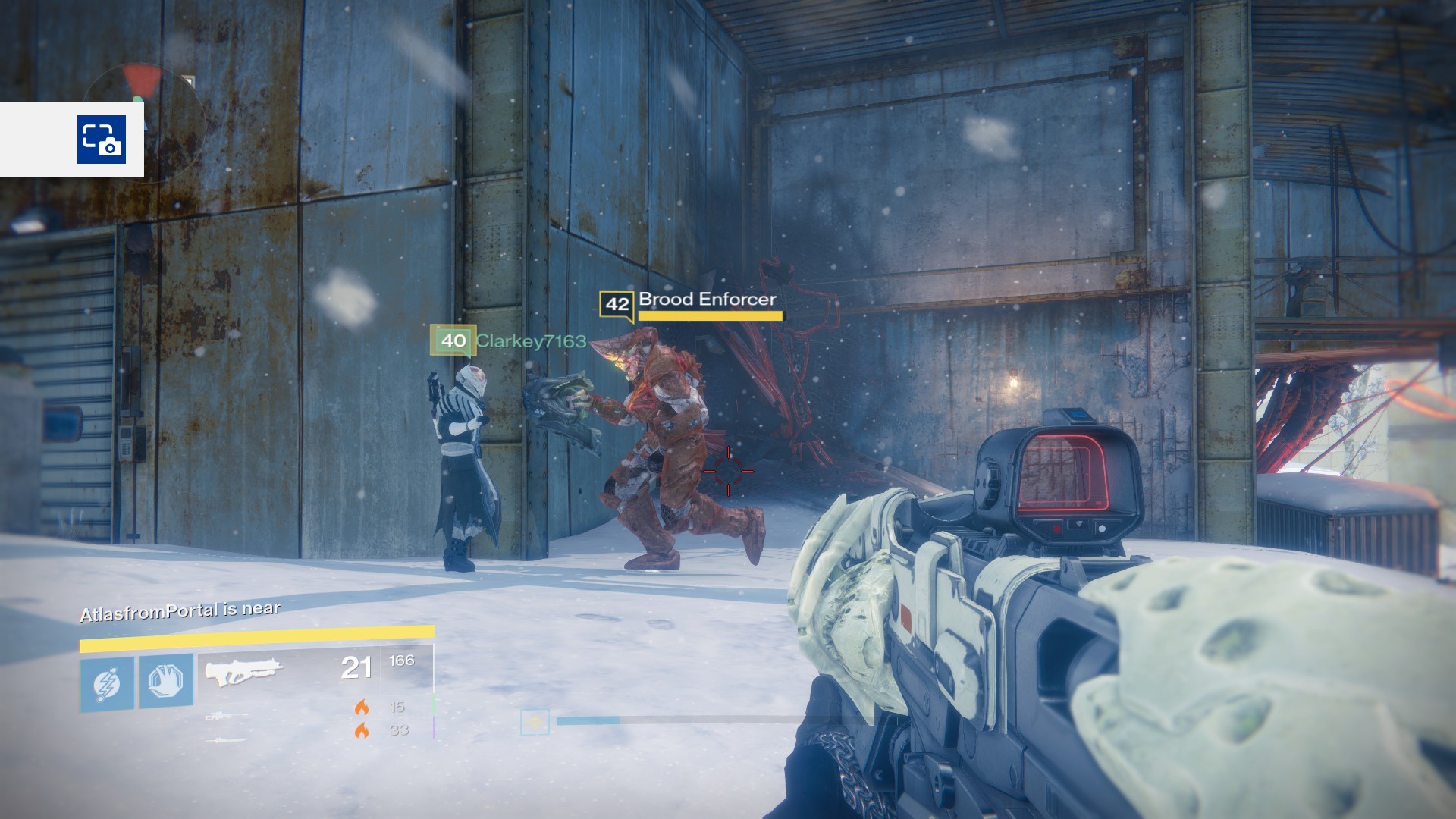Select the lightning grenade ability icon
The image size is (1456, 819).
coord(107,683)
